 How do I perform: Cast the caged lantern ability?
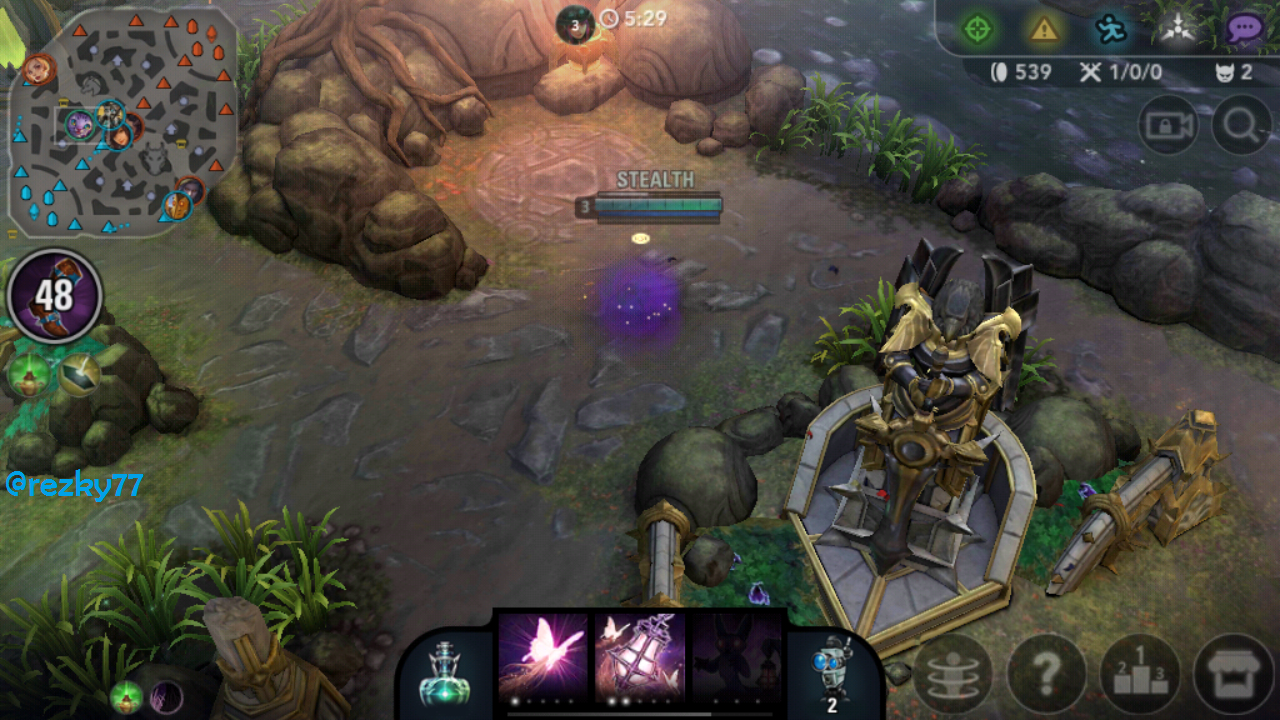[640, 655]
